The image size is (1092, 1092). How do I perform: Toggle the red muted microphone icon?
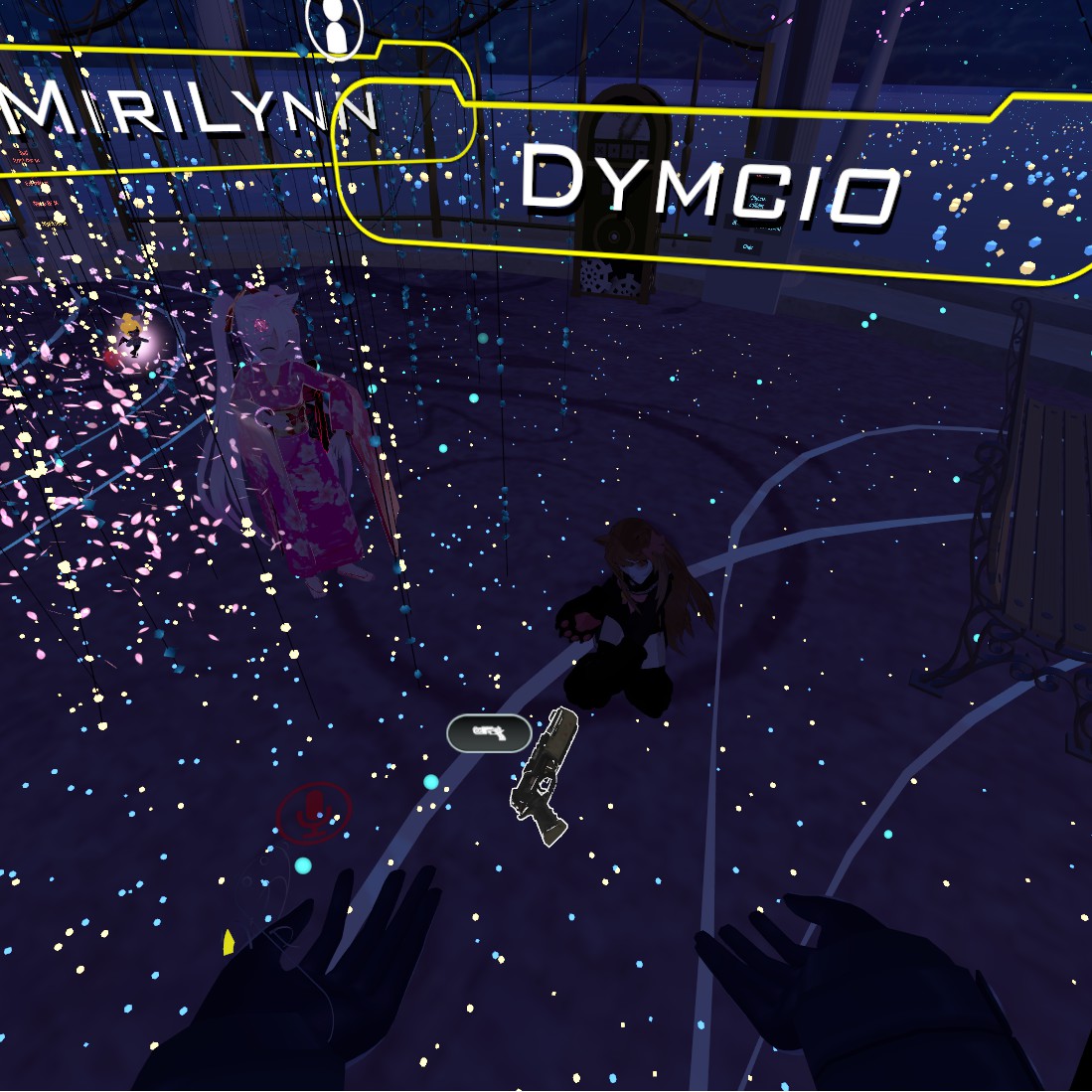point(313,810)
